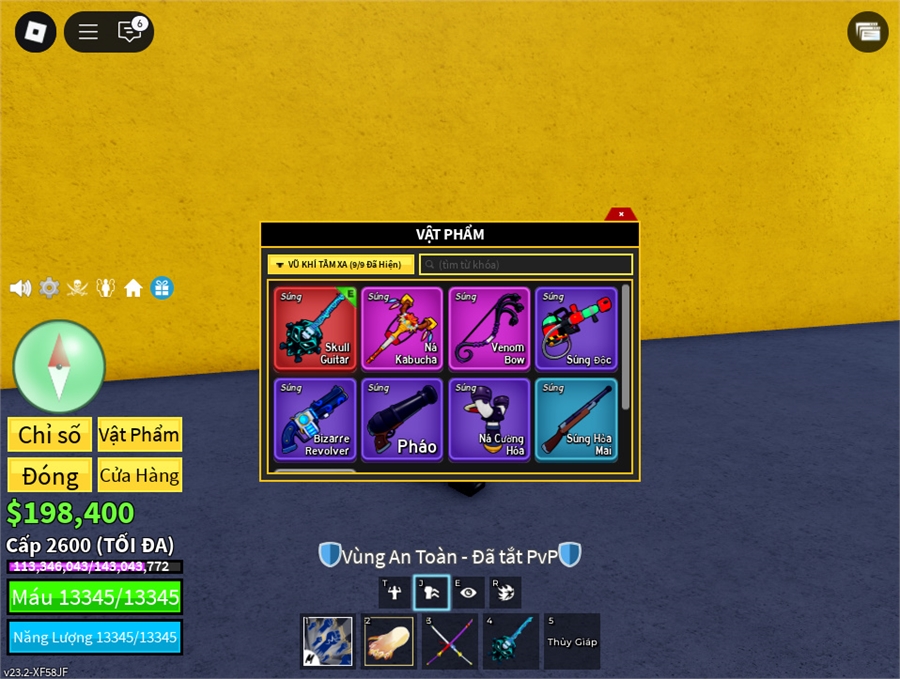Screen dimensions: 900x679
Task: Toggle the sound speaker icon
Action: click(20, 288)
